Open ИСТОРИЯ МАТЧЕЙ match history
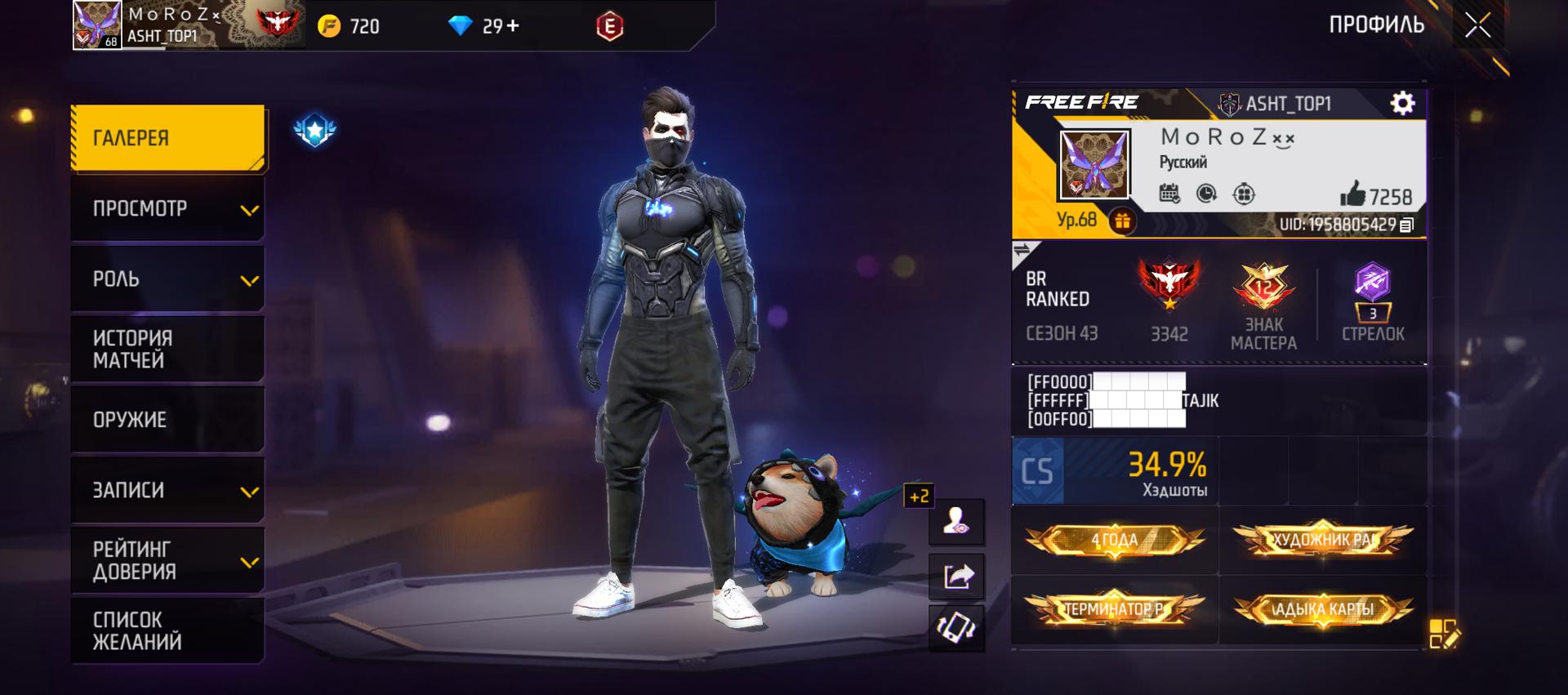1568x695 pixels. point(168,350)
